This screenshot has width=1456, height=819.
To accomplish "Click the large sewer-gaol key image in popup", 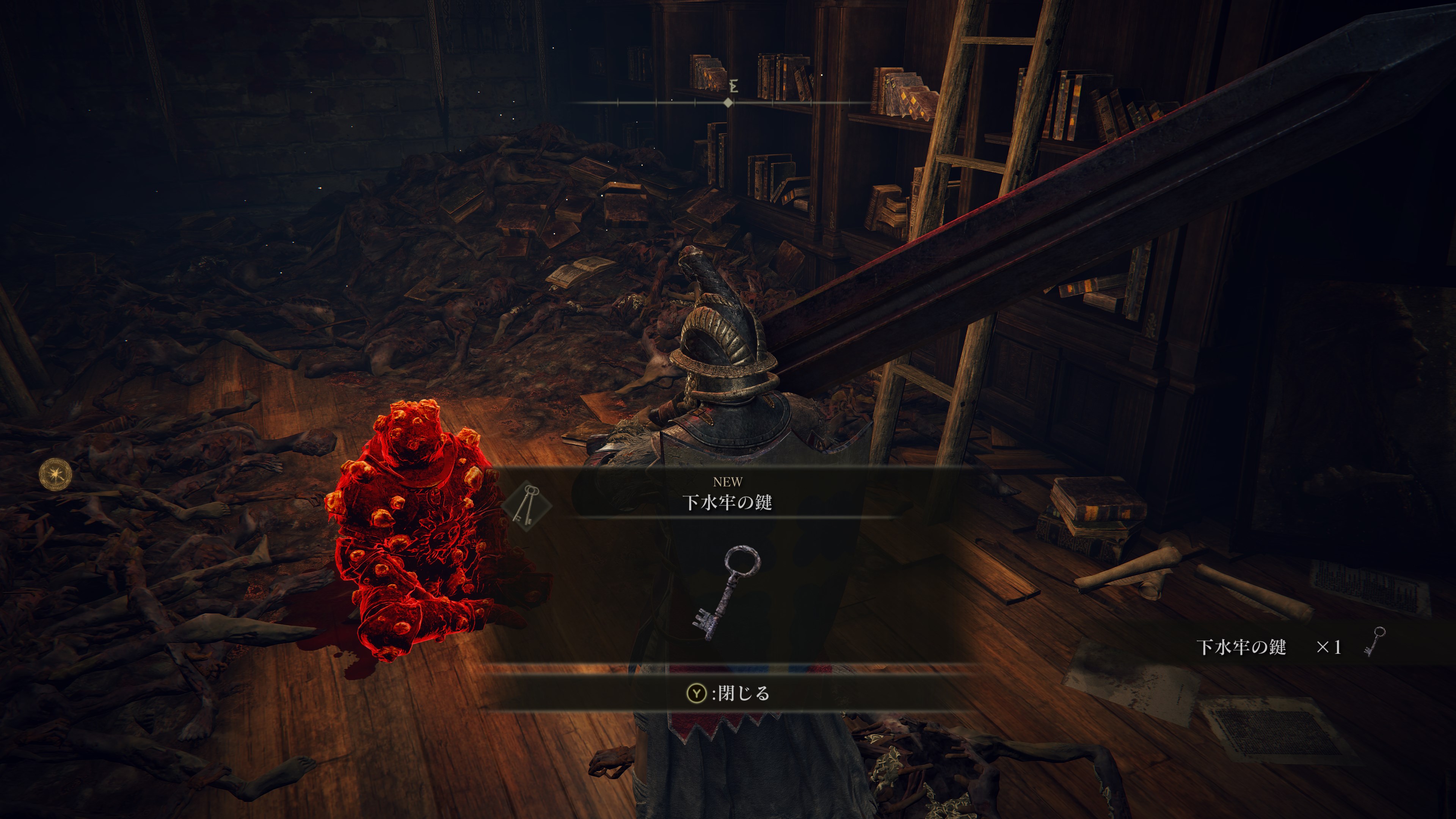I will pyautogui.click(x=726, y=592).
